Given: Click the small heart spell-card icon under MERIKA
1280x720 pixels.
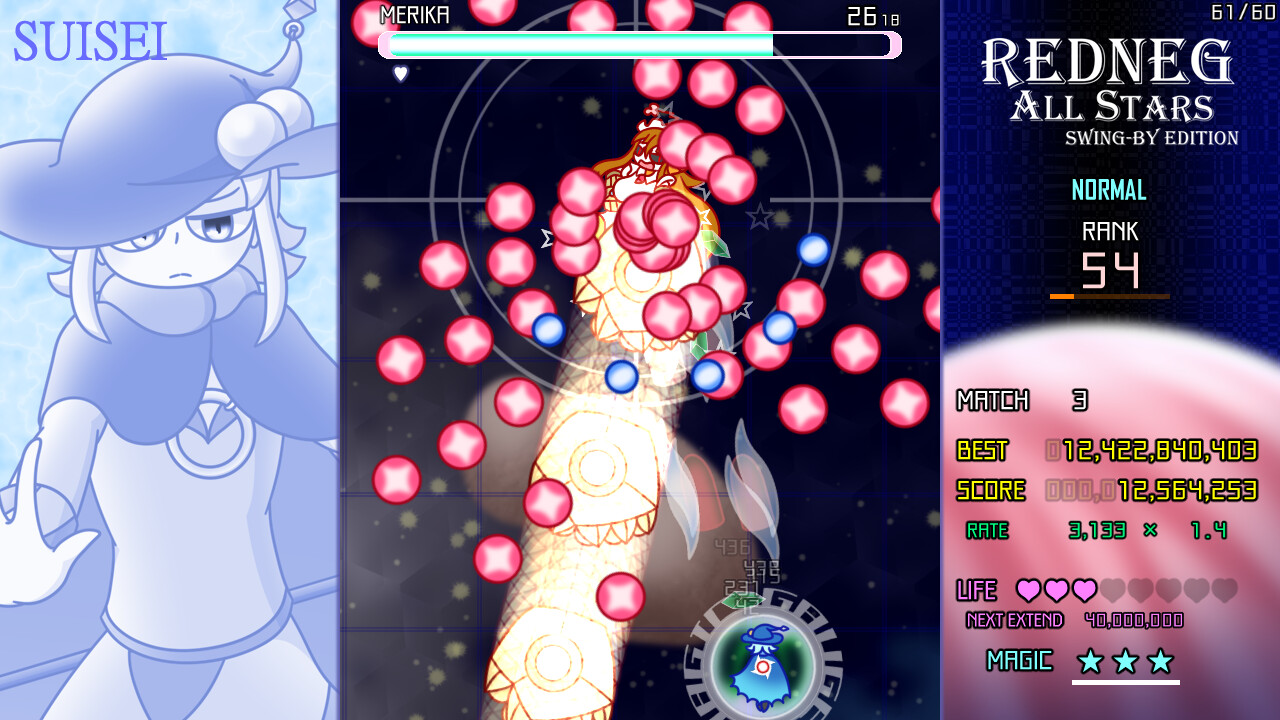Looking at the screenshot, I should click(400, 72).
